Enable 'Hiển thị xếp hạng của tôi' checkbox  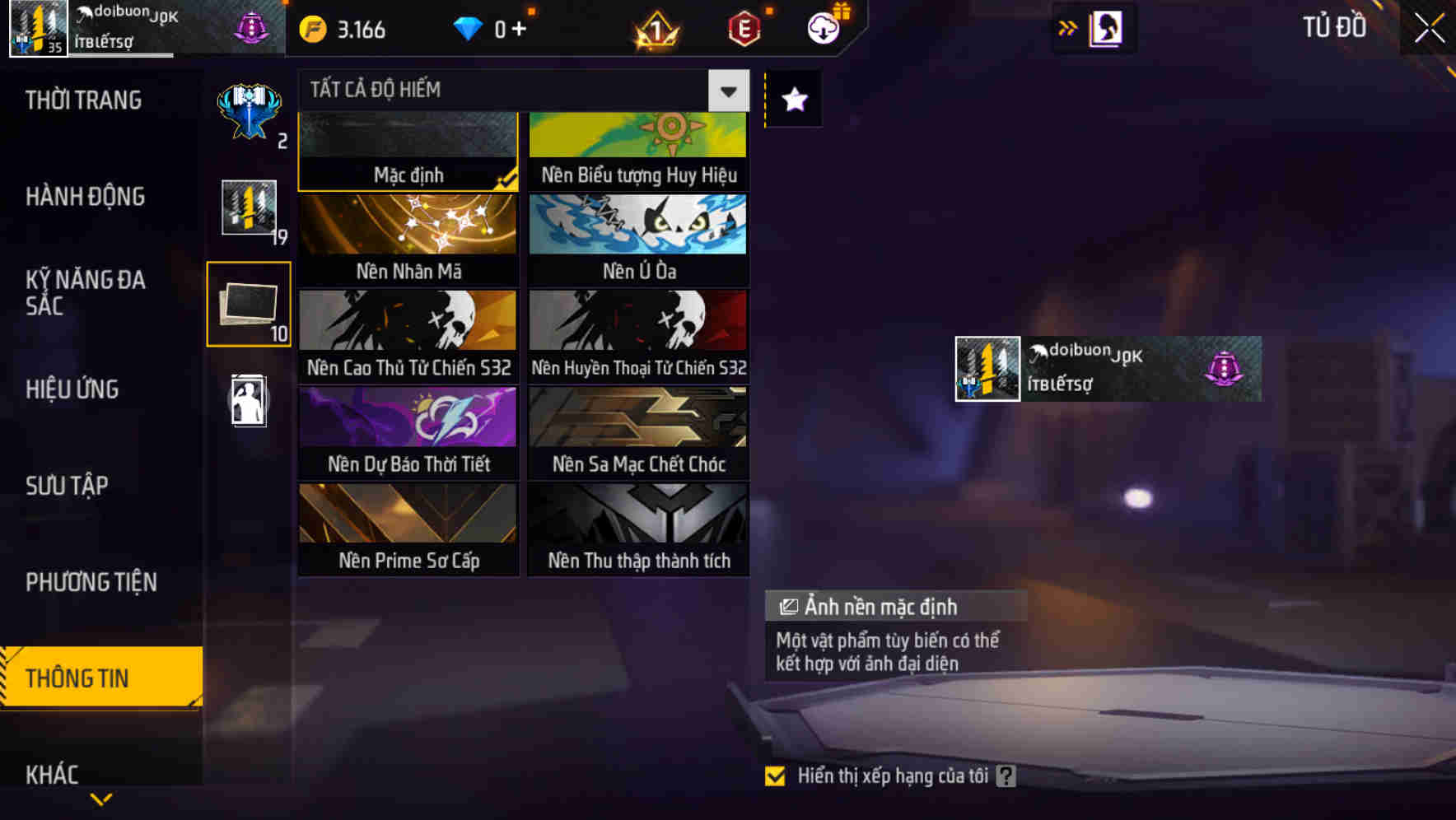(x=775, y=775)
